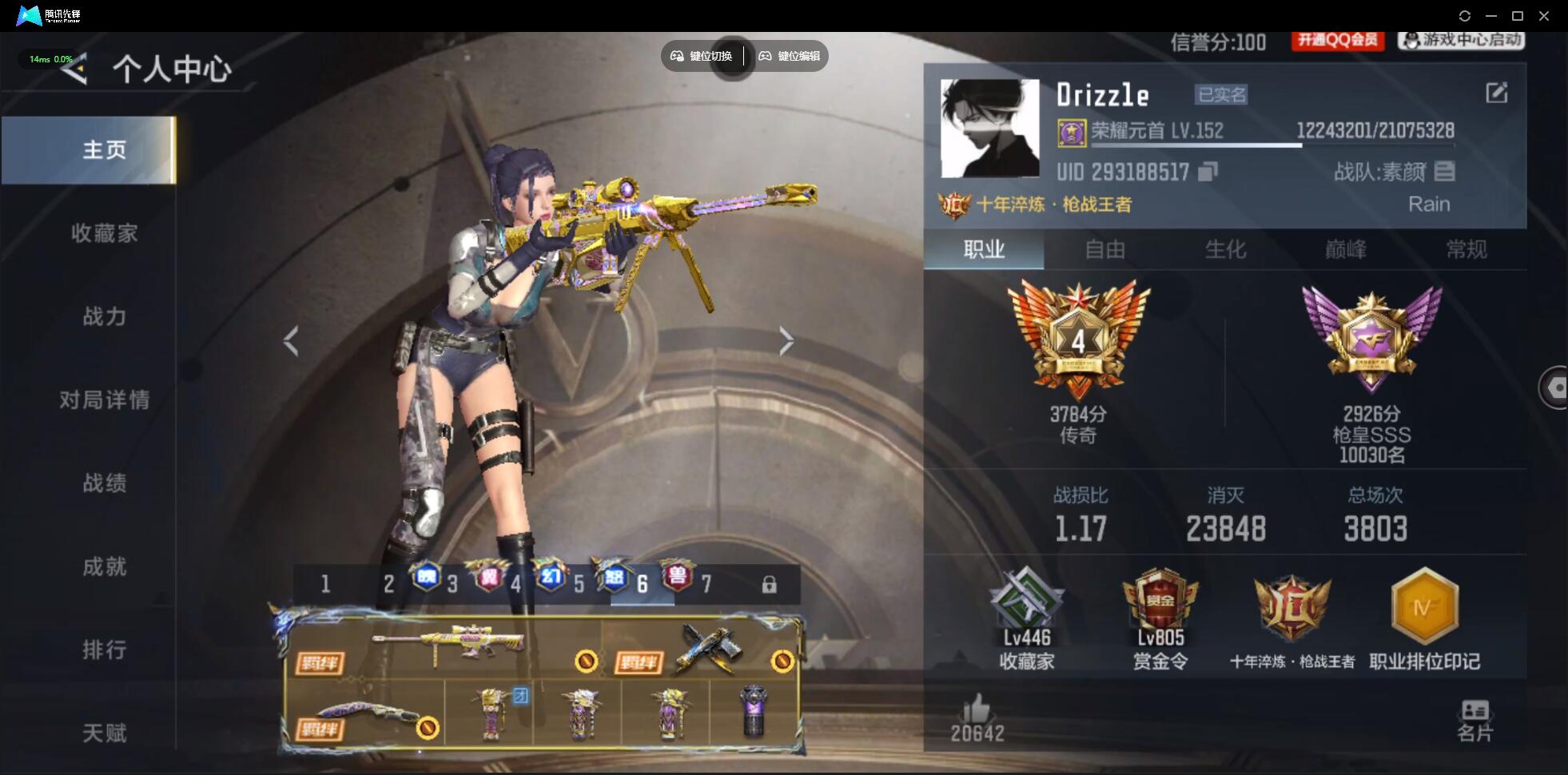The width and height of the screenshot is (1568, 775).
Task: Switch to the 生化 stats tab
Action: coord(1225,250)
